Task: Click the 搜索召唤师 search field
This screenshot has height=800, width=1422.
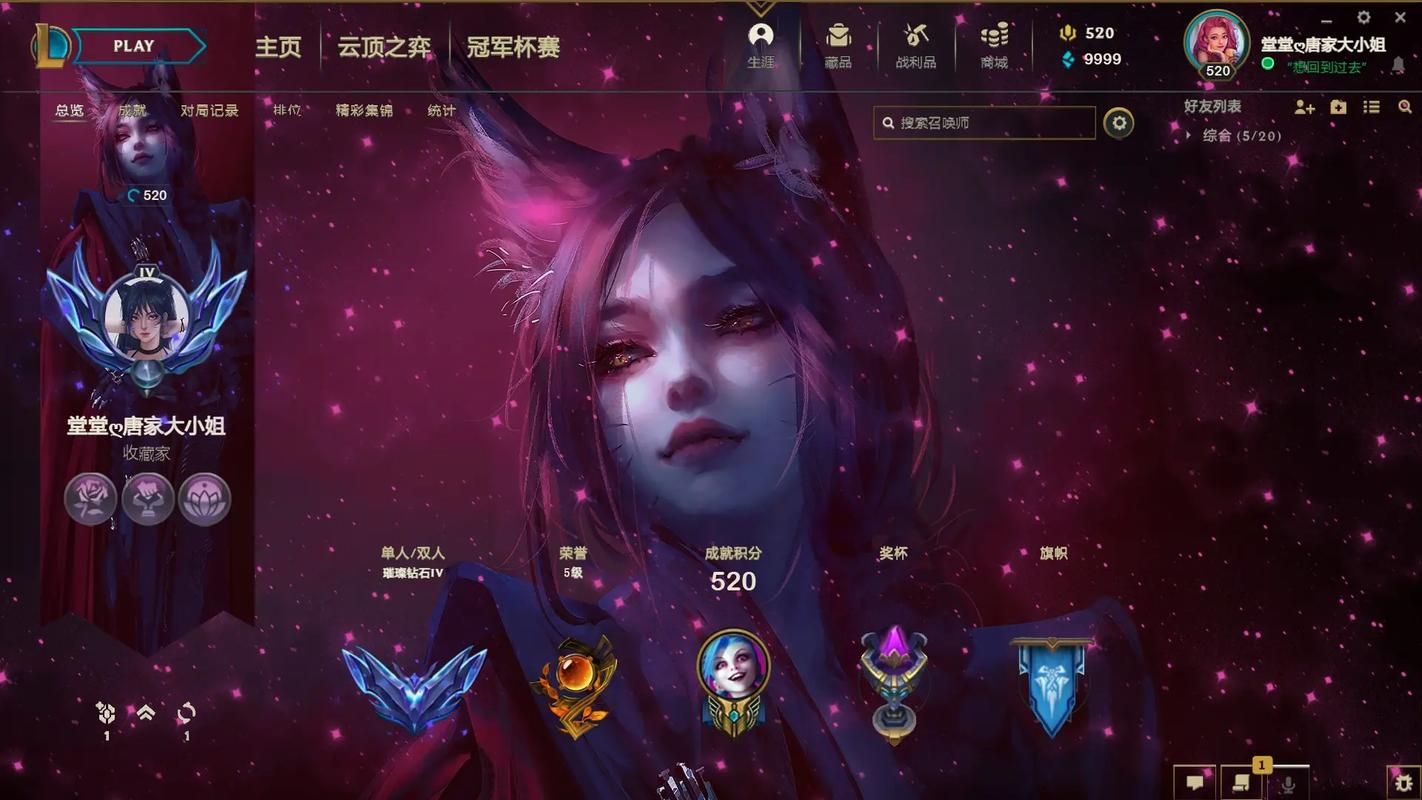Action: pos(985,122)
